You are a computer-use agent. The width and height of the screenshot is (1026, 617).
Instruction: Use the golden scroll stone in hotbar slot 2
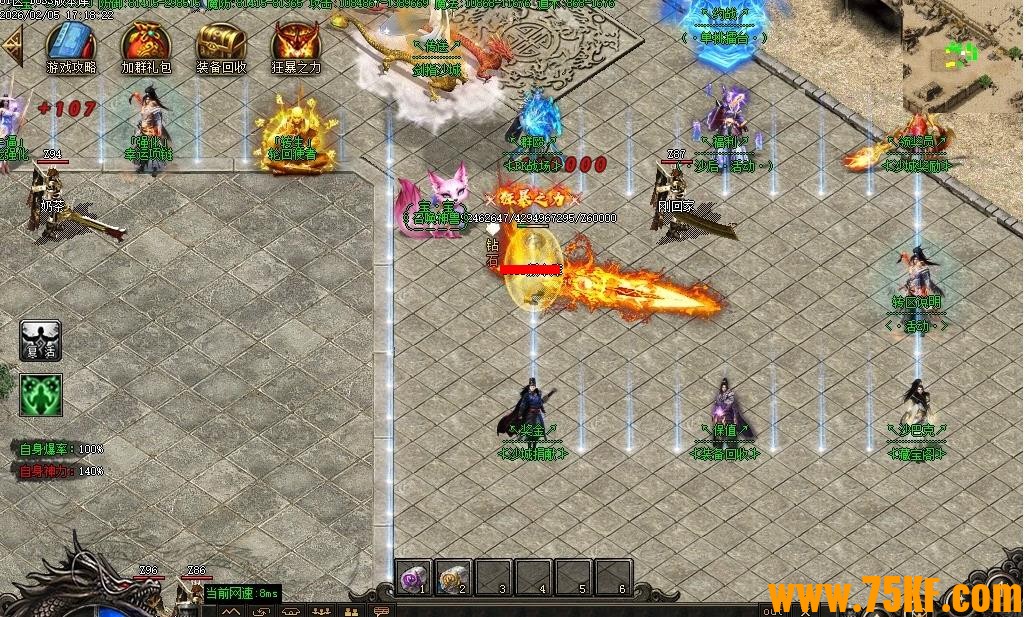[453, 577]
